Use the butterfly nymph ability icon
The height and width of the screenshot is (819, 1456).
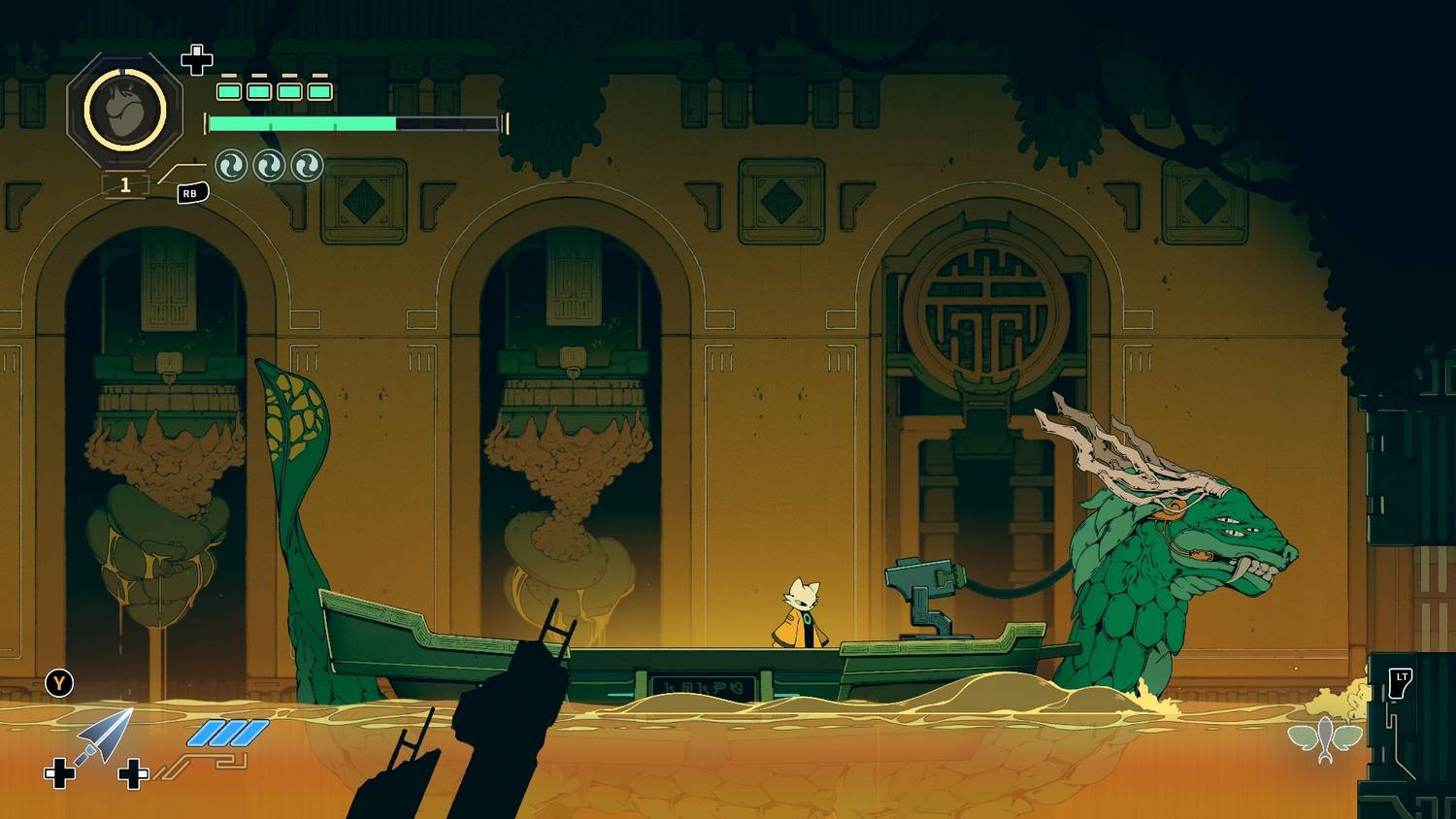1325,738
